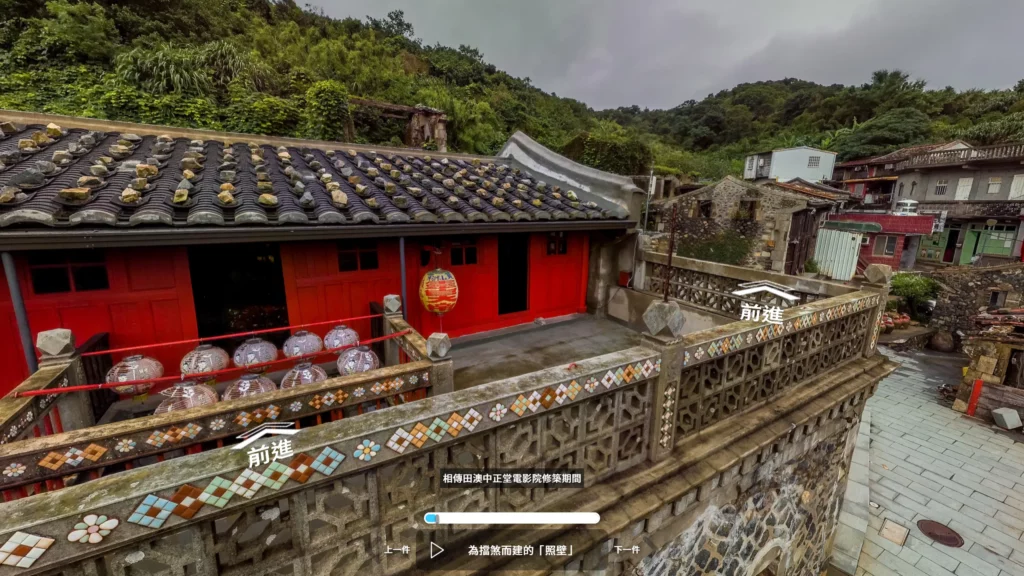Seek along the narration progress bar
The image size is (1024, 576).
pyautogui.click(x=512, y=518)
